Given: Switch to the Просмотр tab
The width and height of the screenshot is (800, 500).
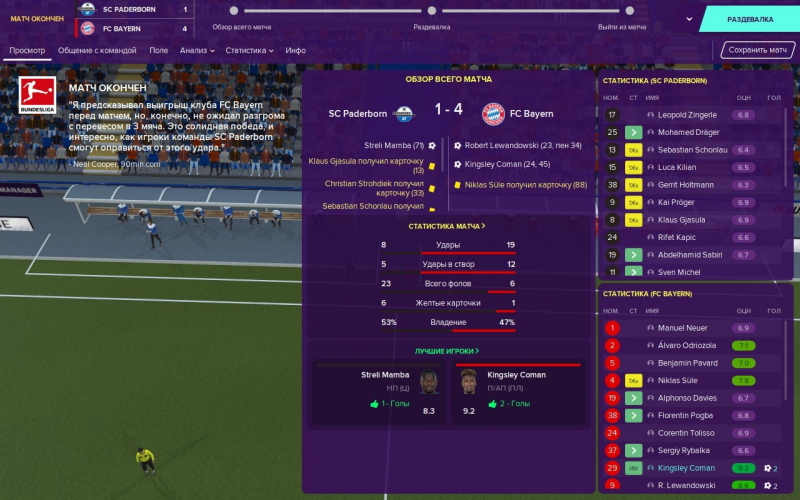Looking at the screenshot, I should 28,50.
